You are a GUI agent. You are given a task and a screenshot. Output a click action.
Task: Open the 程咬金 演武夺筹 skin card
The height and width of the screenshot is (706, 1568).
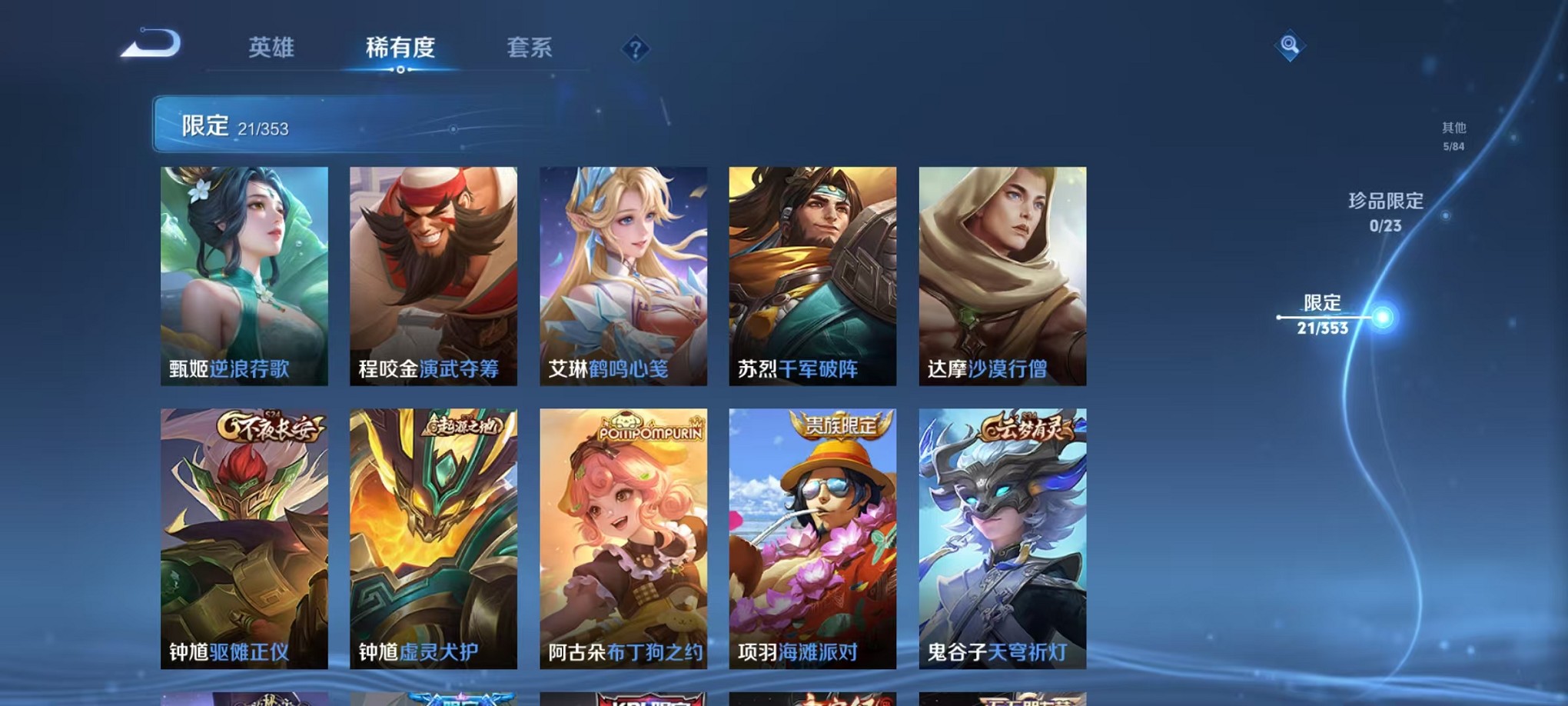click(x=433, y=277)
